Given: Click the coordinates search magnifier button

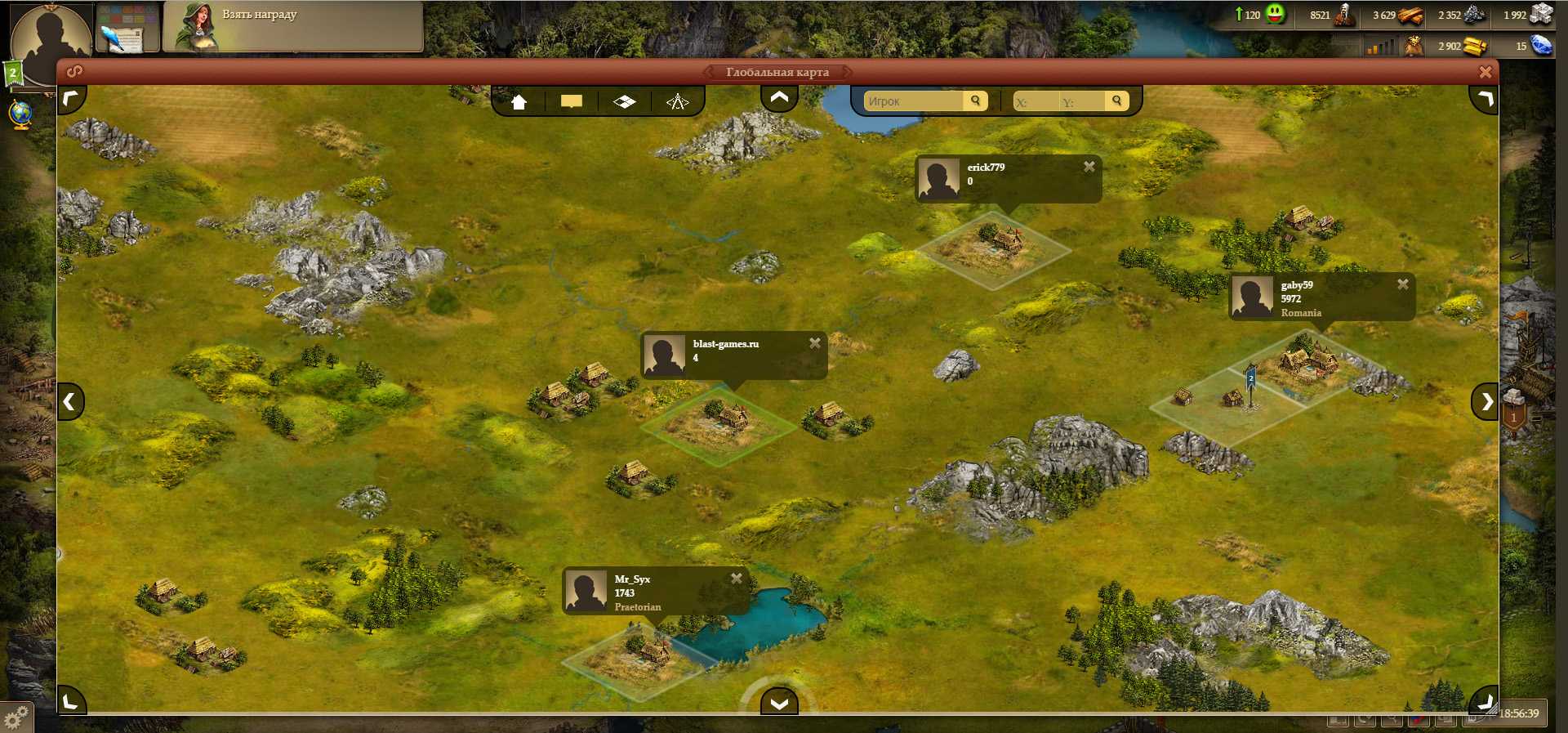Looking at the screenshot, I should click(x=1116, y=101).
